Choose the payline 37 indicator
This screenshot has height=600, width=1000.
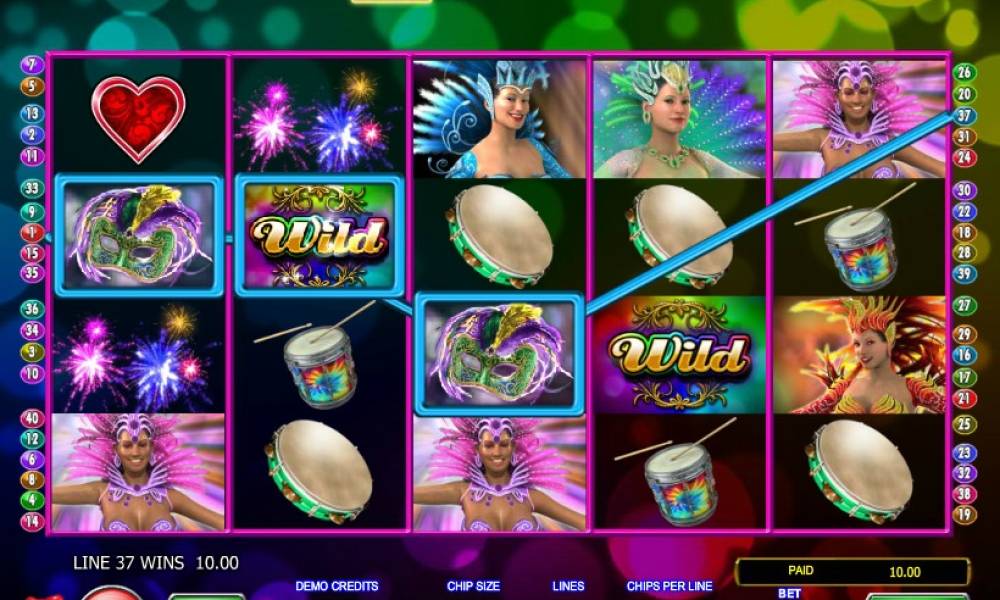click(x=964, y=115)
